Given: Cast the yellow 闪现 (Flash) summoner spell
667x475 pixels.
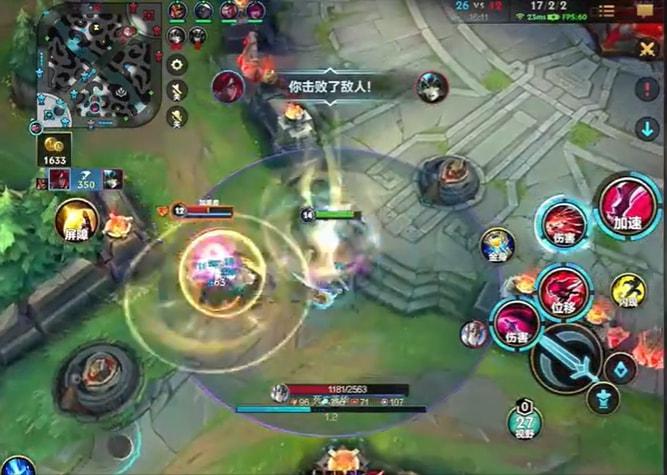Looking at the screenshot, I should [x=628, y=291].
